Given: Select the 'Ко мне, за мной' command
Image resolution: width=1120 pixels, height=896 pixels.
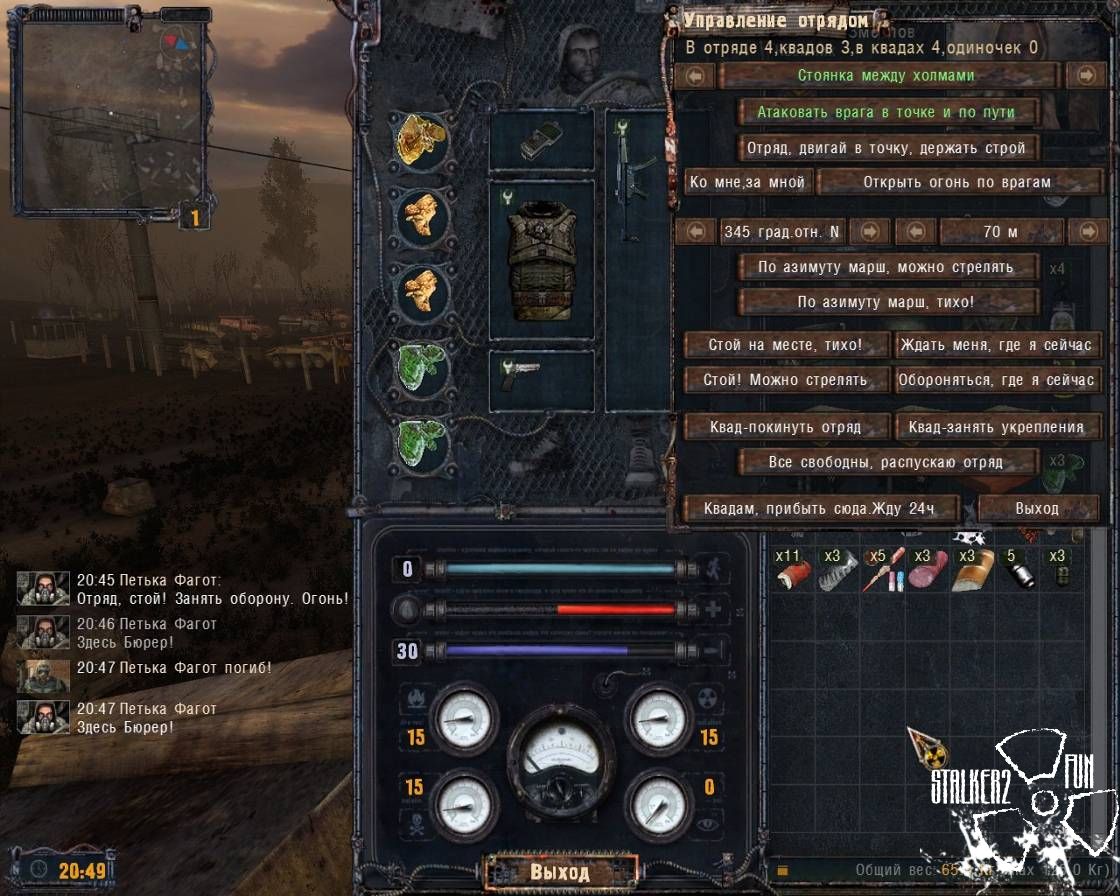Looking at the screenshot, I should click(x=747, y=182).
